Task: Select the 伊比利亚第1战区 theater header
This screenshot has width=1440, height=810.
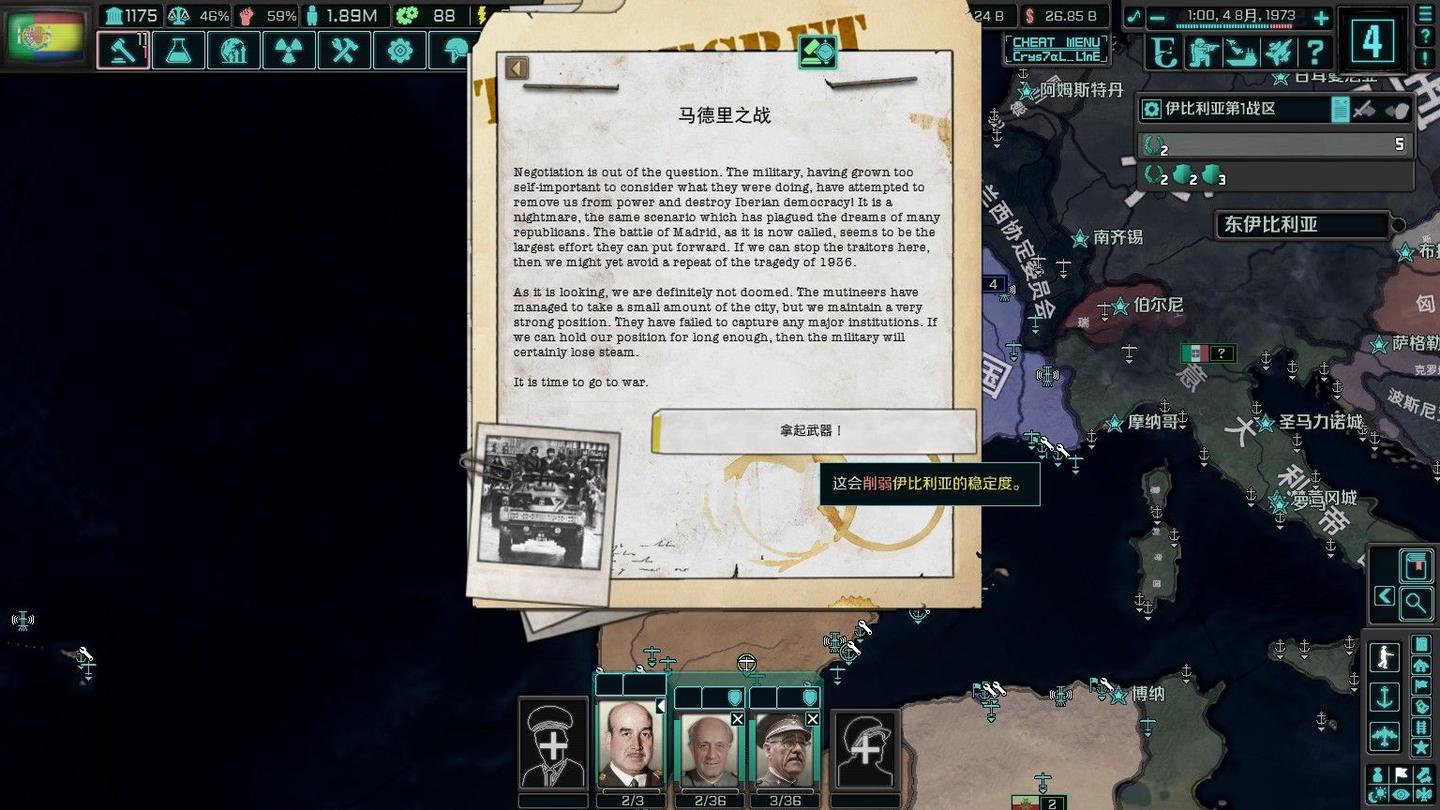Action: click(1235, 109)
